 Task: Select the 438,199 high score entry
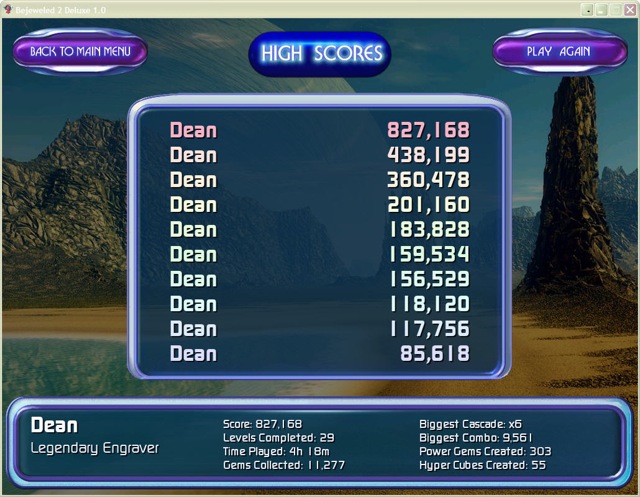(x=319, y=155)
